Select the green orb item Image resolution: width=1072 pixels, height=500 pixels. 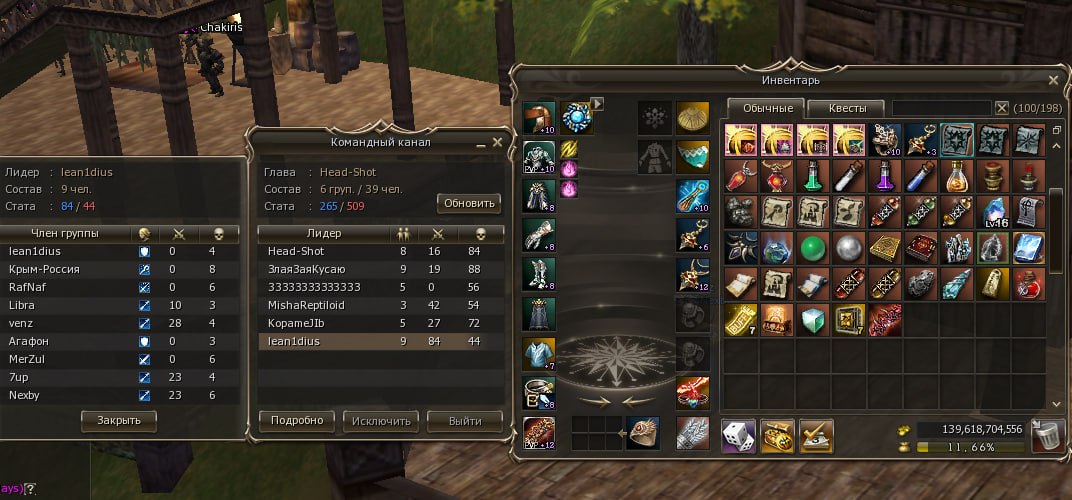pyautogui.click(x=813, y=247)
